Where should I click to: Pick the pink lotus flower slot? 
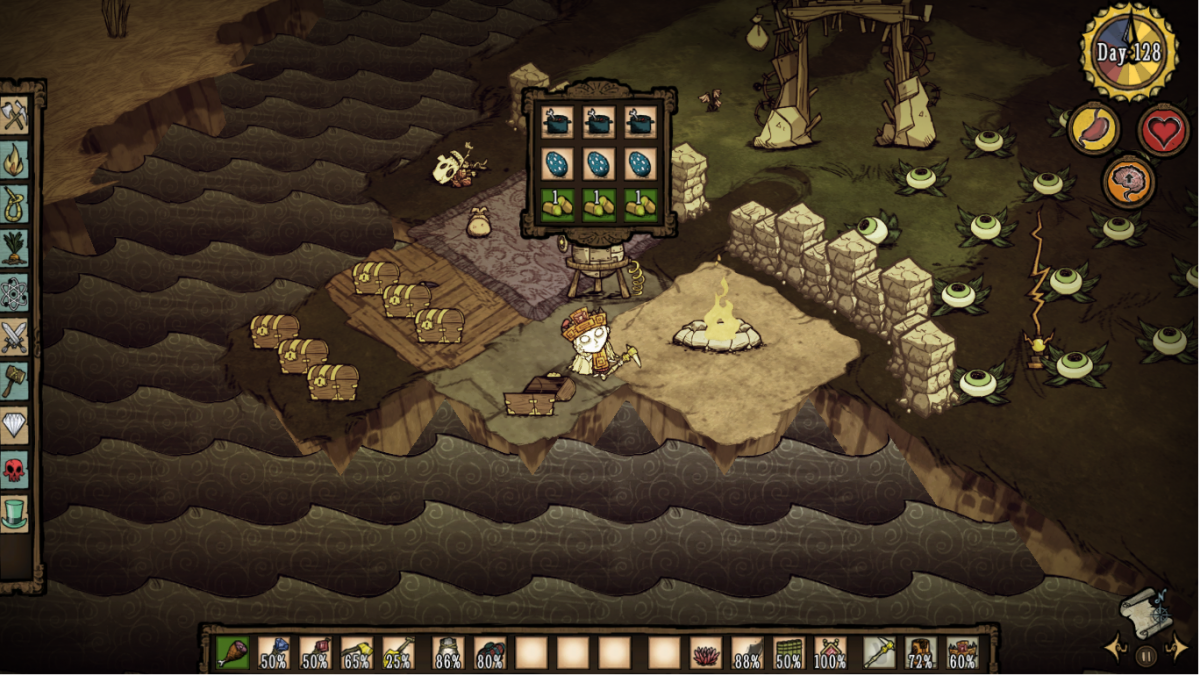706,653
